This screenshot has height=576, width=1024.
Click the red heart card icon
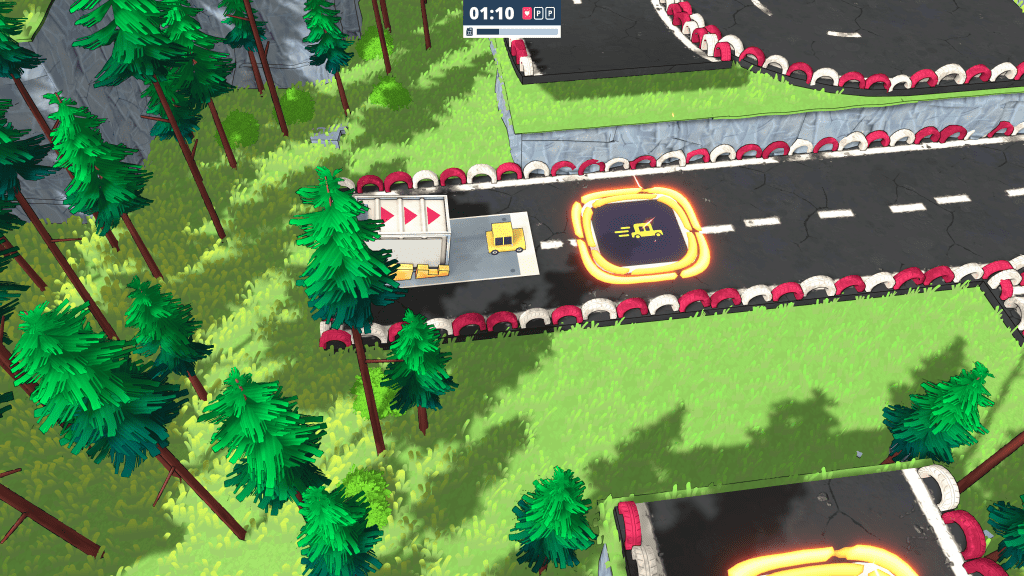pyautogui.click(x=527, y=14)
